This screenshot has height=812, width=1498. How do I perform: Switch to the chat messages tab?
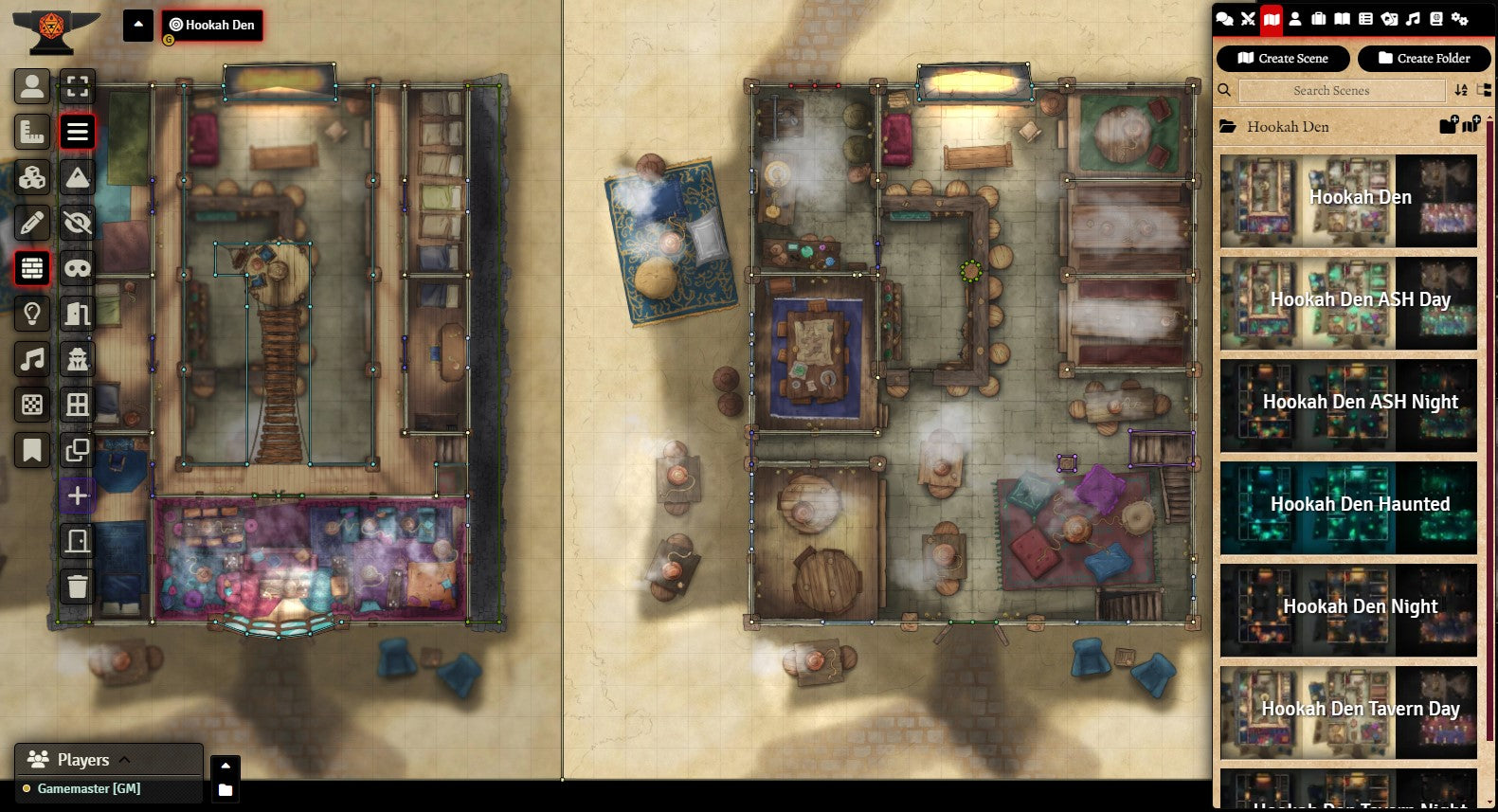(x=1224, y=19)
